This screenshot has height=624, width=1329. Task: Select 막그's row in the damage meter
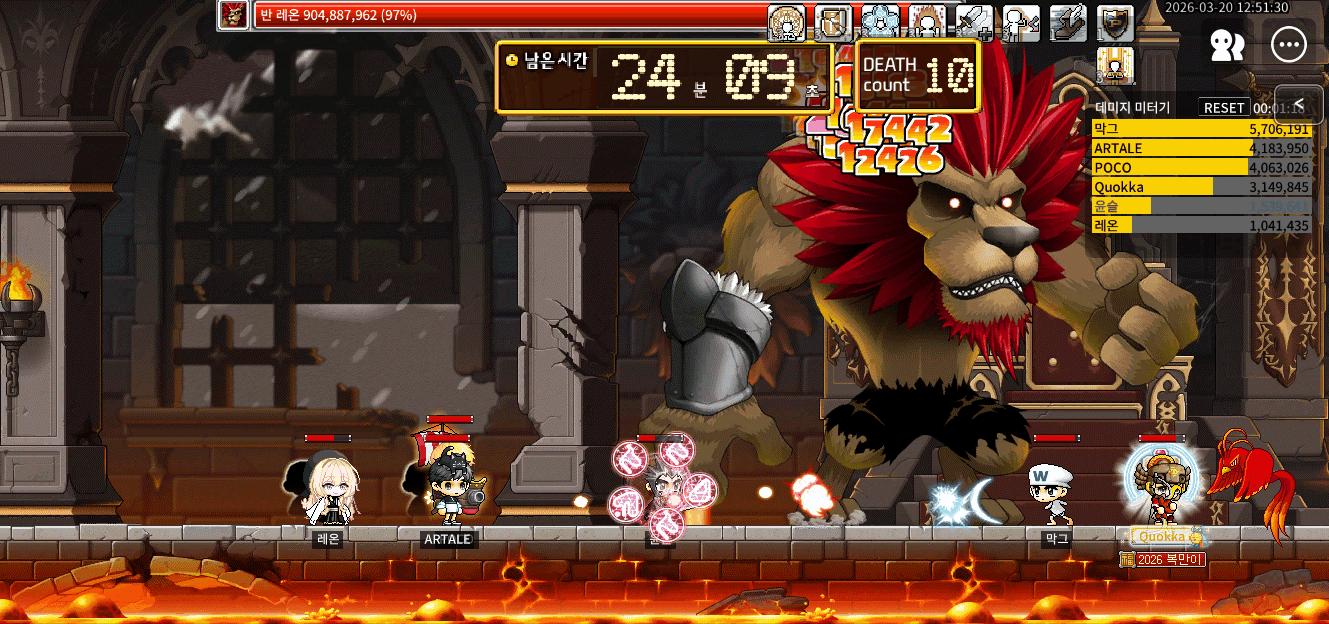pyautogui.click(x=1200, y=129)
